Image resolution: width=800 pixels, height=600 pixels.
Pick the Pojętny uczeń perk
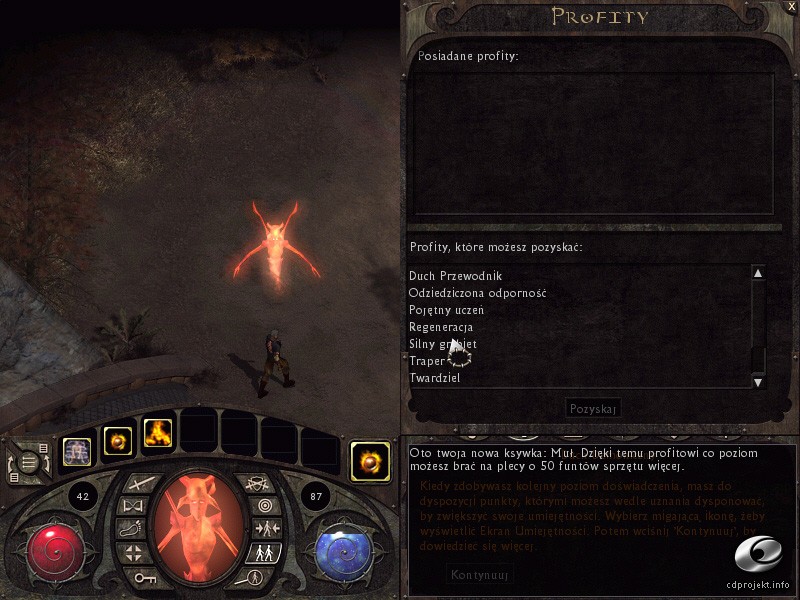tap(446, 310)
